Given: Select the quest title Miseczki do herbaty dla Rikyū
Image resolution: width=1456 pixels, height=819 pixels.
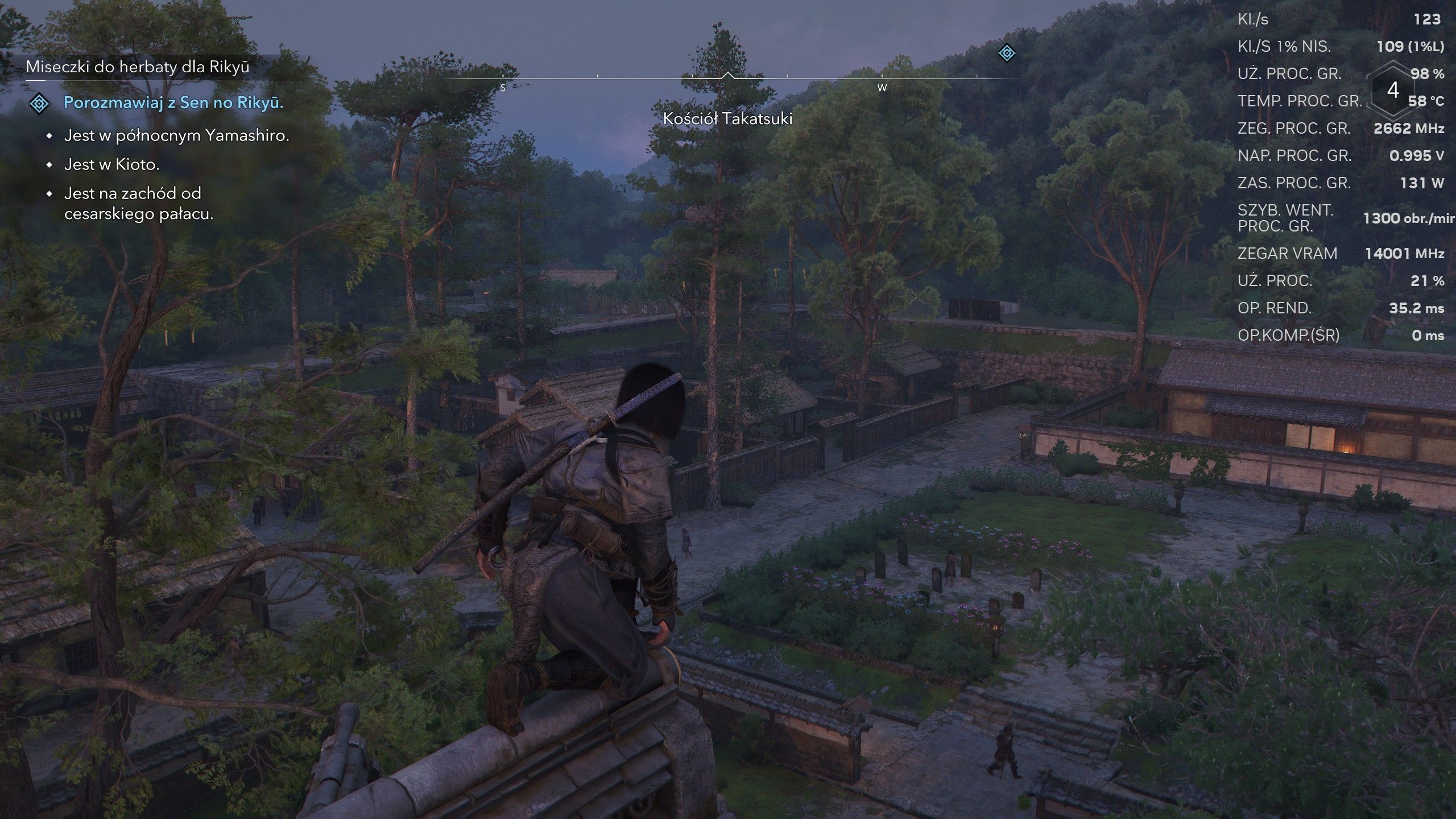Looking at the screenshot, I should 138,67.
